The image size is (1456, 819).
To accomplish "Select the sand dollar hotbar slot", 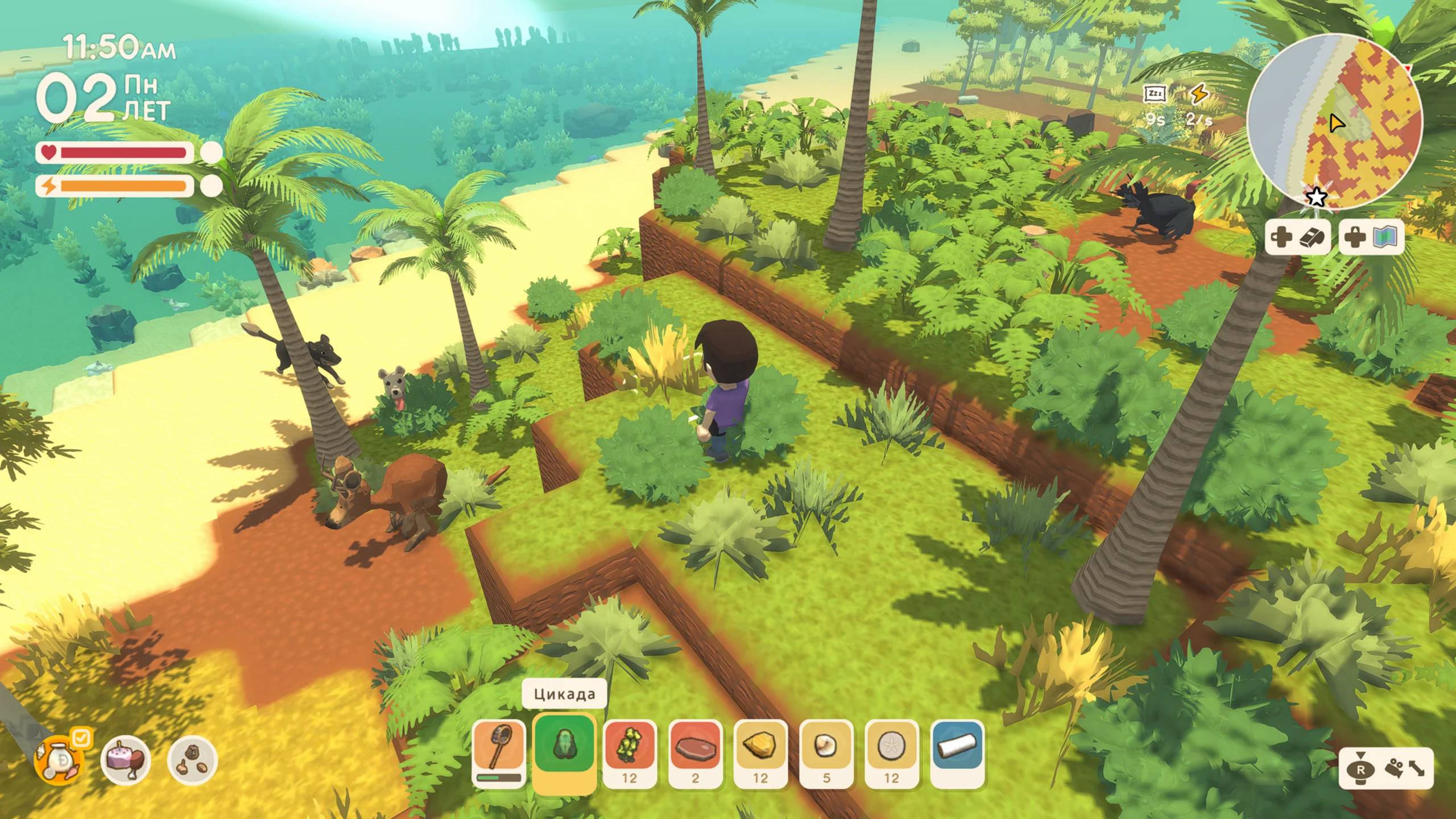I will click(891, 751).
